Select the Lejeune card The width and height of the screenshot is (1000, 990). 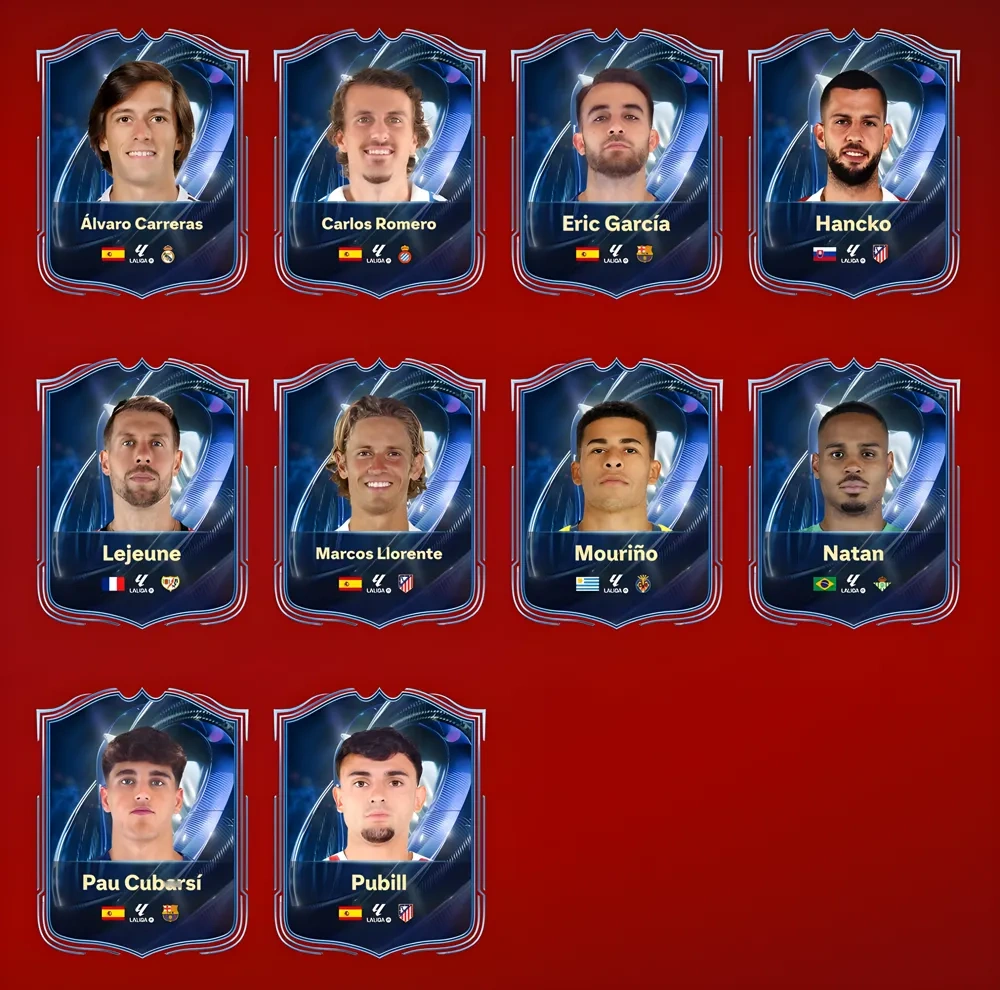[x=142, y=493]
